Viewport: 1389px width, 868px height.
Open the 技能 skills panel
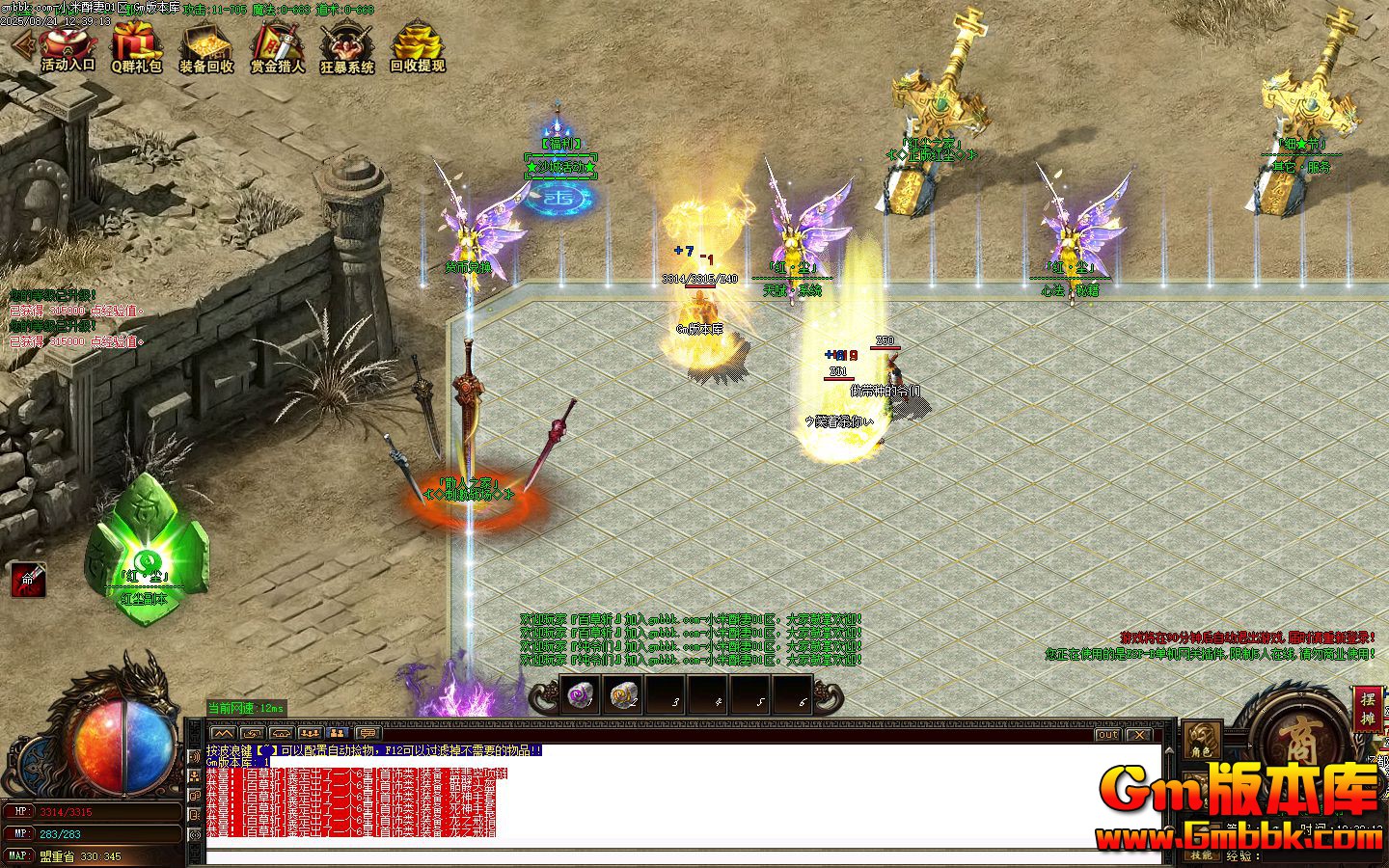(x=1202, y=855)
